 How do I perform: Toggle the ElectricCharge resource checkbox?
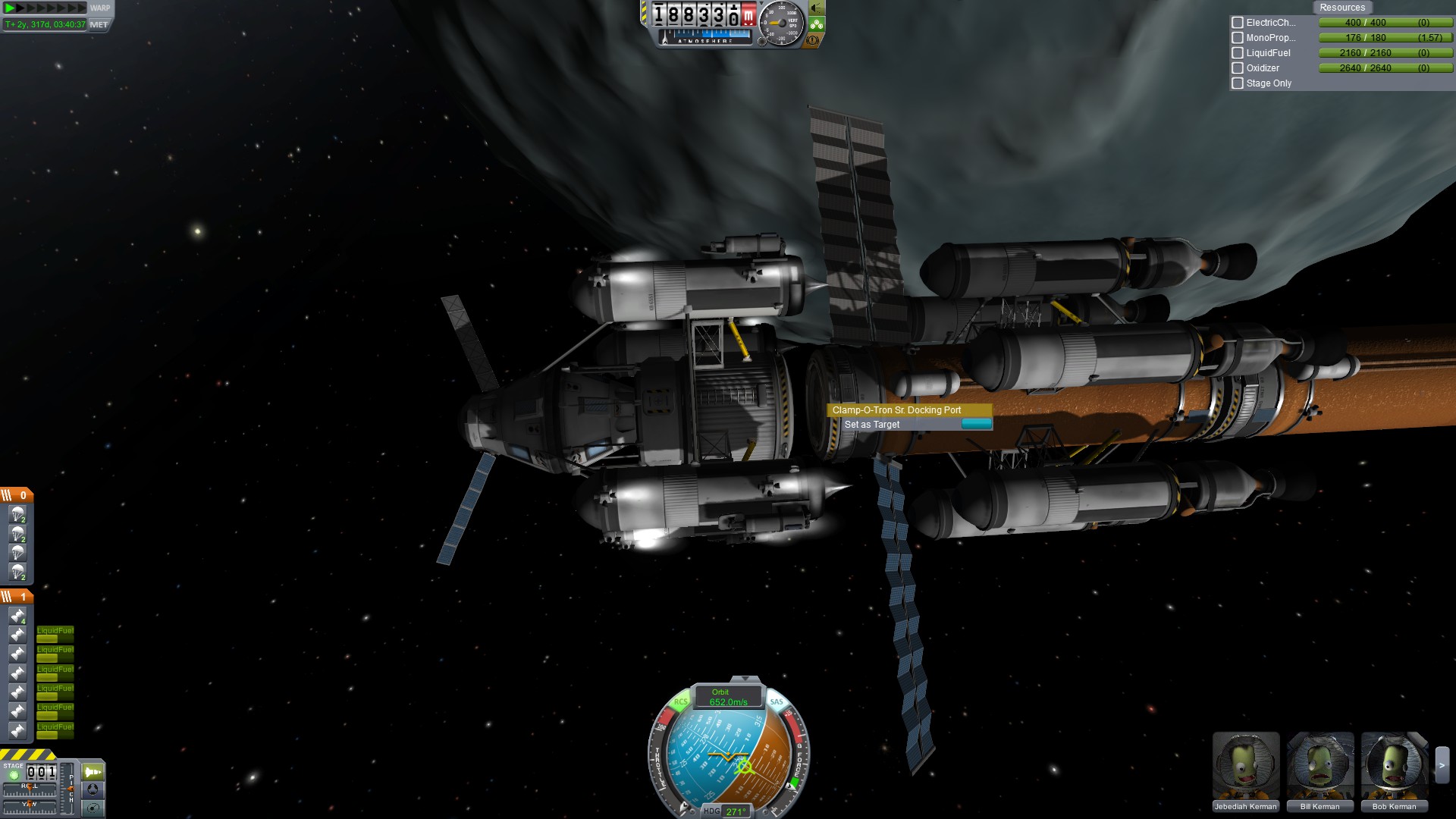1238,23
